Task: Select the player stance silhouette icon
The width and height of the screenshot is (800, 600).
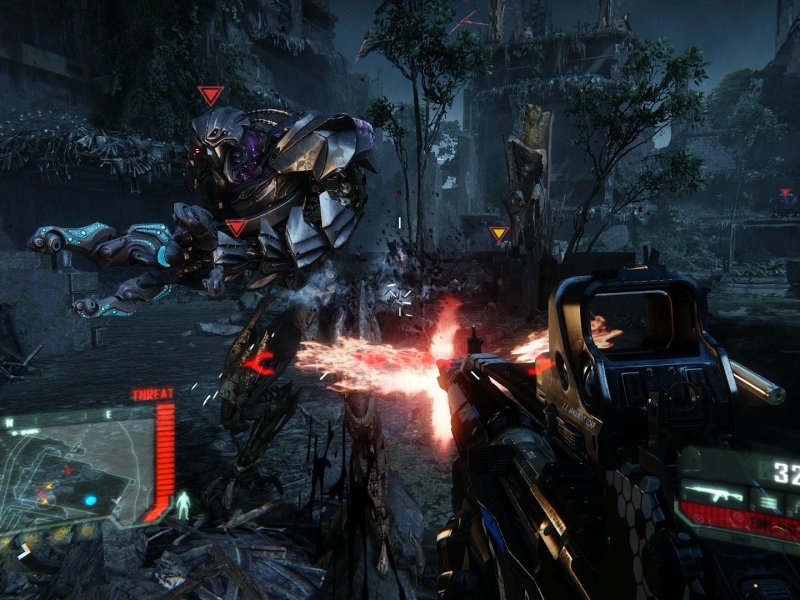Action: coord(183,505)
